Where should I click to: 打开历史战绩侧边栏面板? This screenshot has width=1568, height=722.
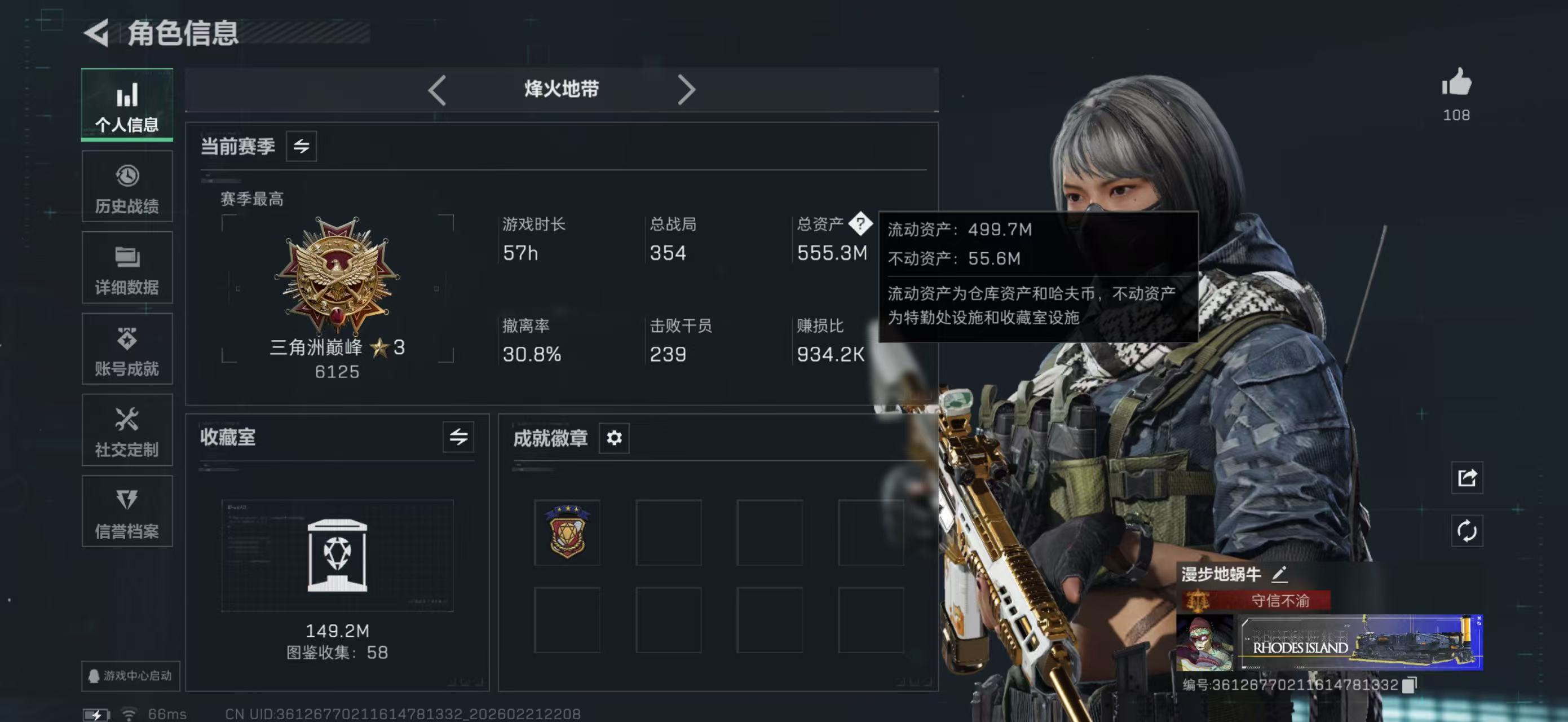(x=127, y=186)
